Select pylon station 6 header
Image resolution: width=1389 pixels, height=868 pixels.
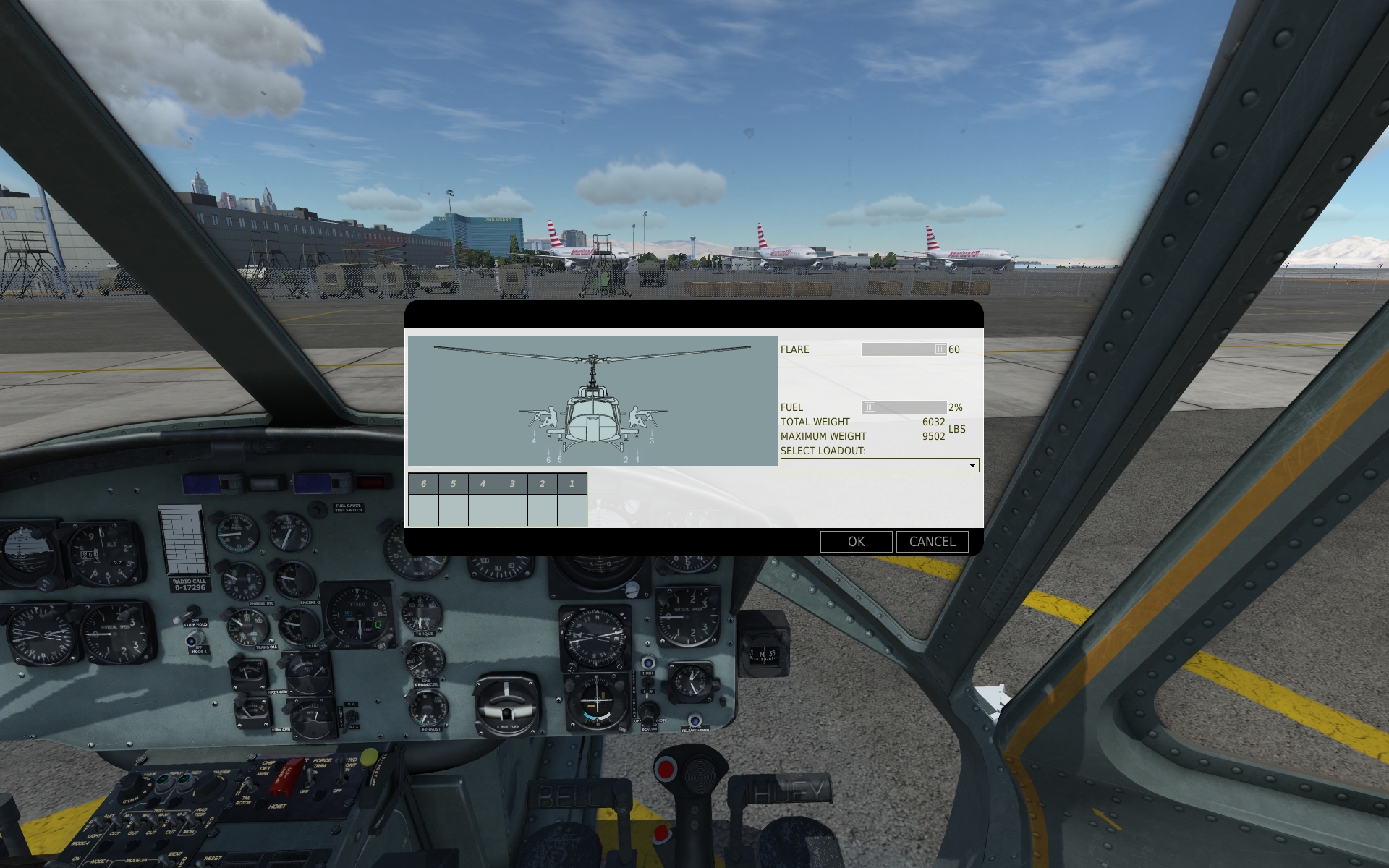(424, 484)
